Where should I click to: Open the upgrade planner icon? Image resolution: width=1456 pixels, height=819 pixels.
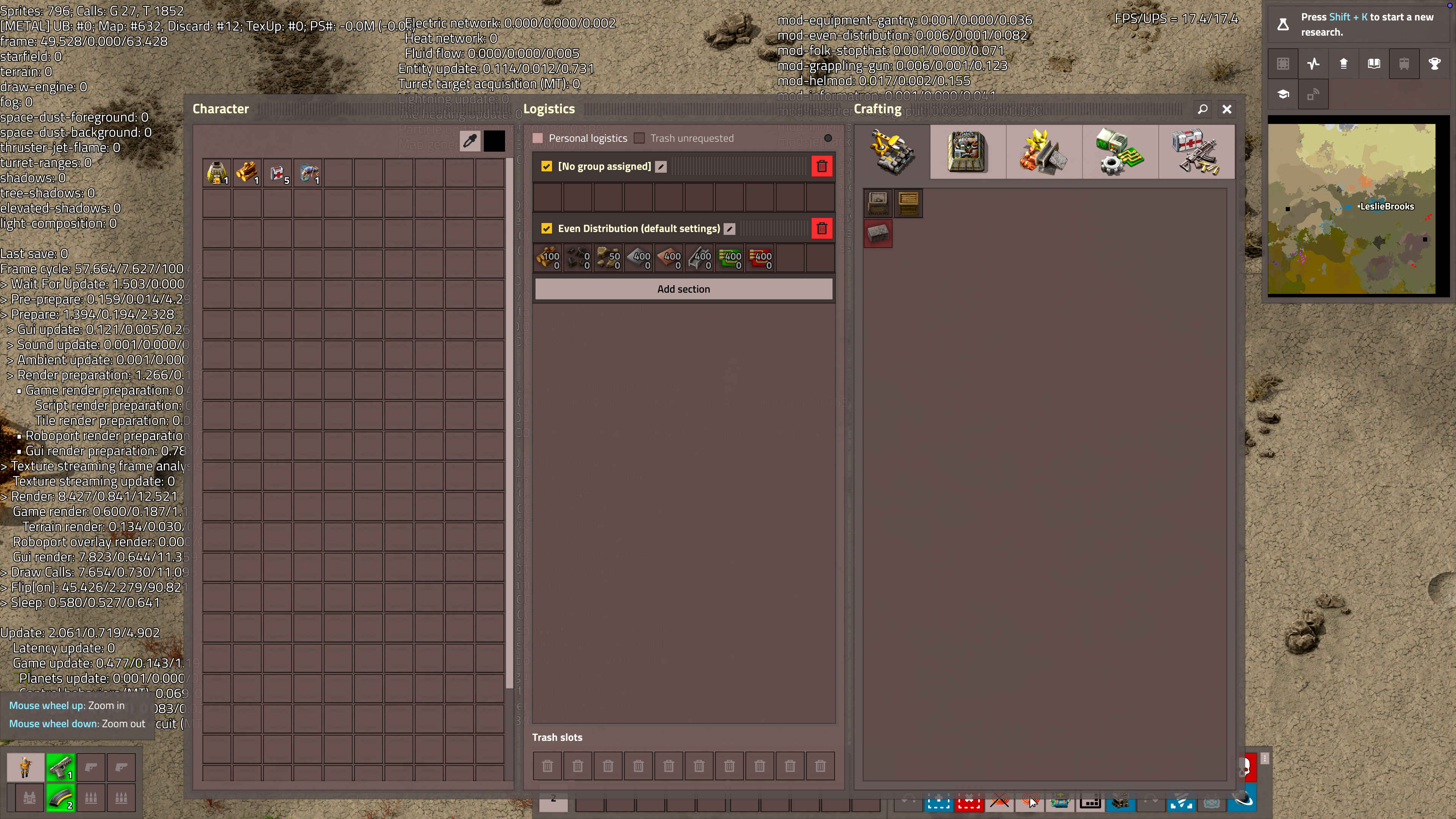click(x=1343, y=63)
